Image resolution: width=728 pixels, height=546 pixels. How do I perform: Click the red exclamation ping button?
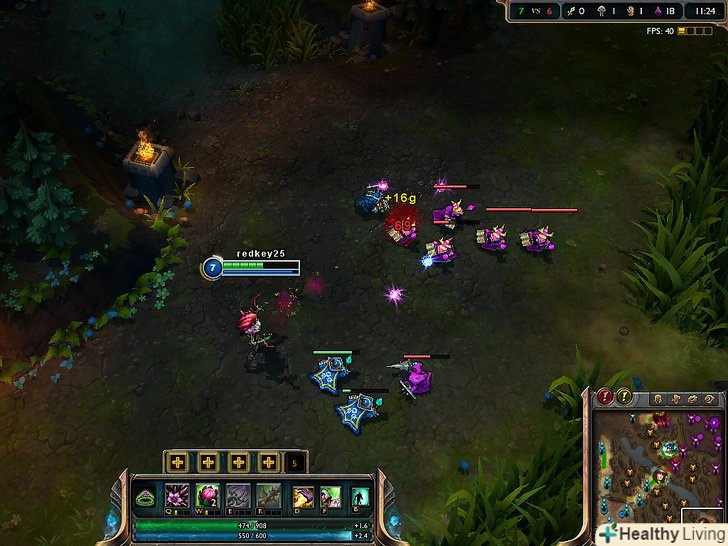tap(605, 397)
